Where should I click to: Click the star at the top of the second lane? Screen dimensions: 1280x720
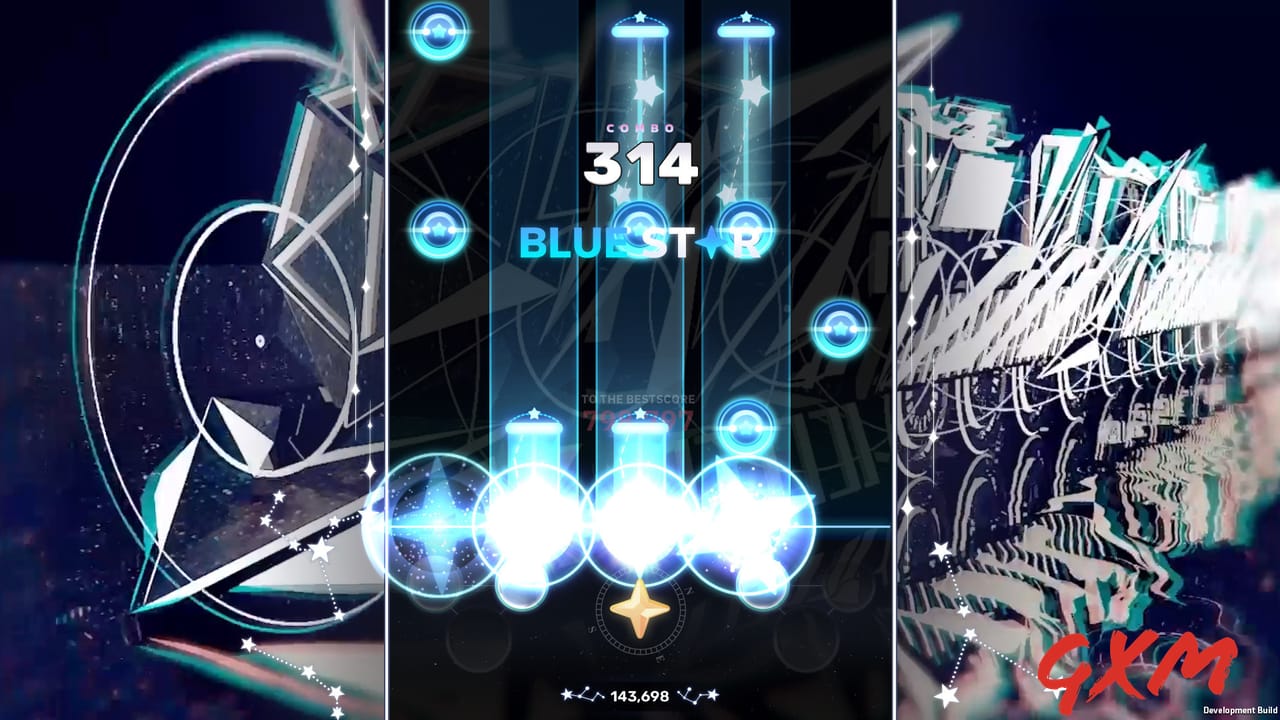click(638, 18)
